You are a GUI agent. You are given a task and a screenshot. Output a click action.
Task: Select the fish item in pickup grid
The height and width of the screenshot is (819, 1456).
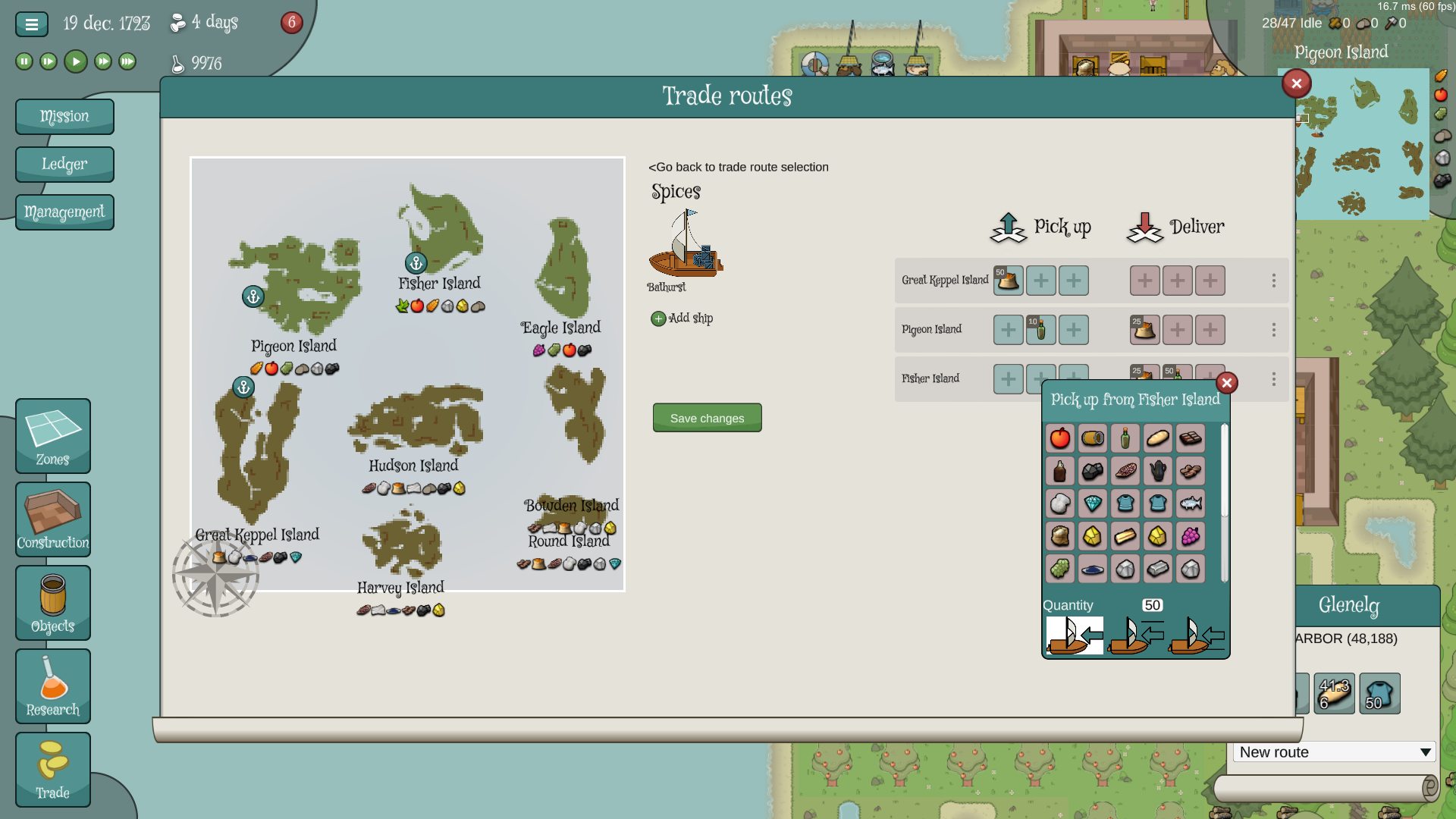coord(1191,504)
